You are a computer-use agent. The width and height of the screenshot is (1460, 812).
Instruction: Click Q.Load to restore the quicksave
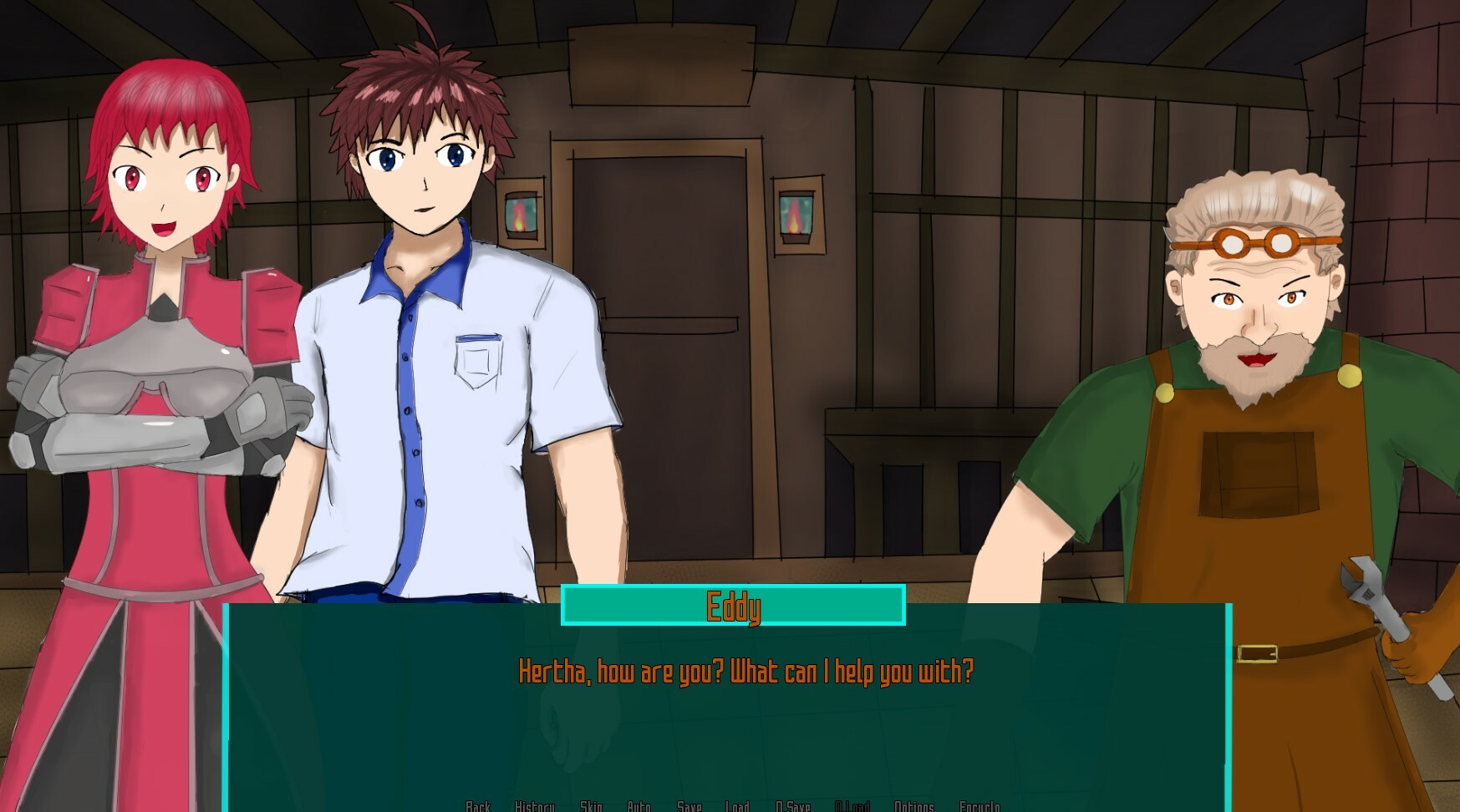coord(855,806)
